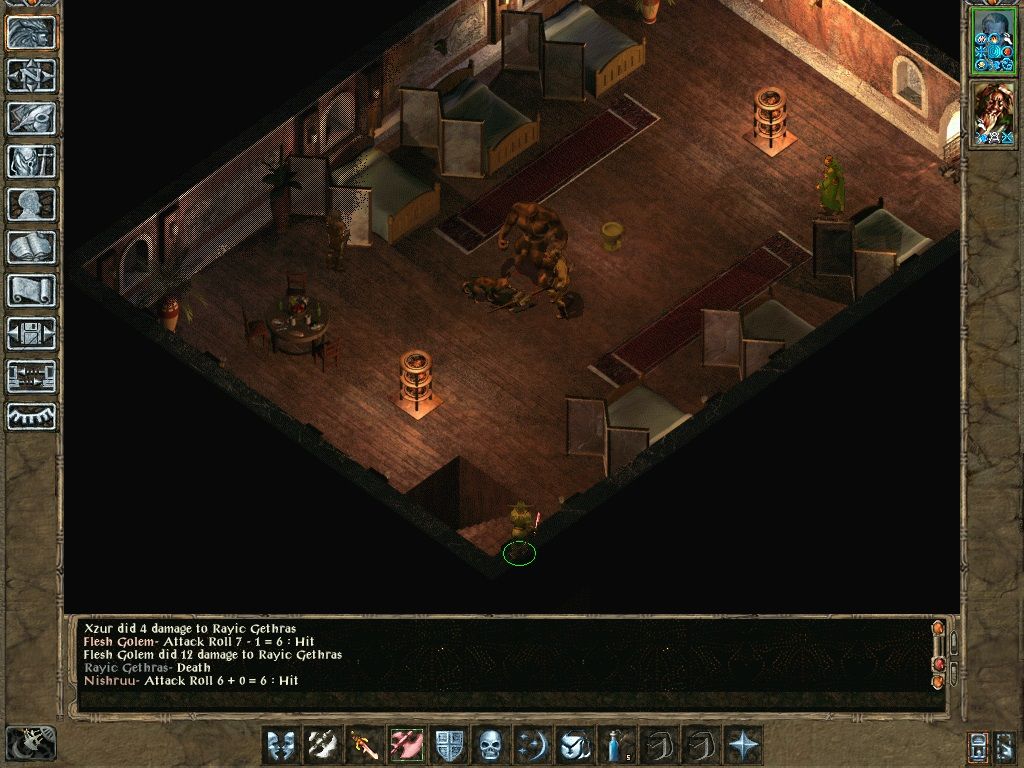Select the highlighted red axe weapon slot
1024x768 pixels.
click(406, 745)
